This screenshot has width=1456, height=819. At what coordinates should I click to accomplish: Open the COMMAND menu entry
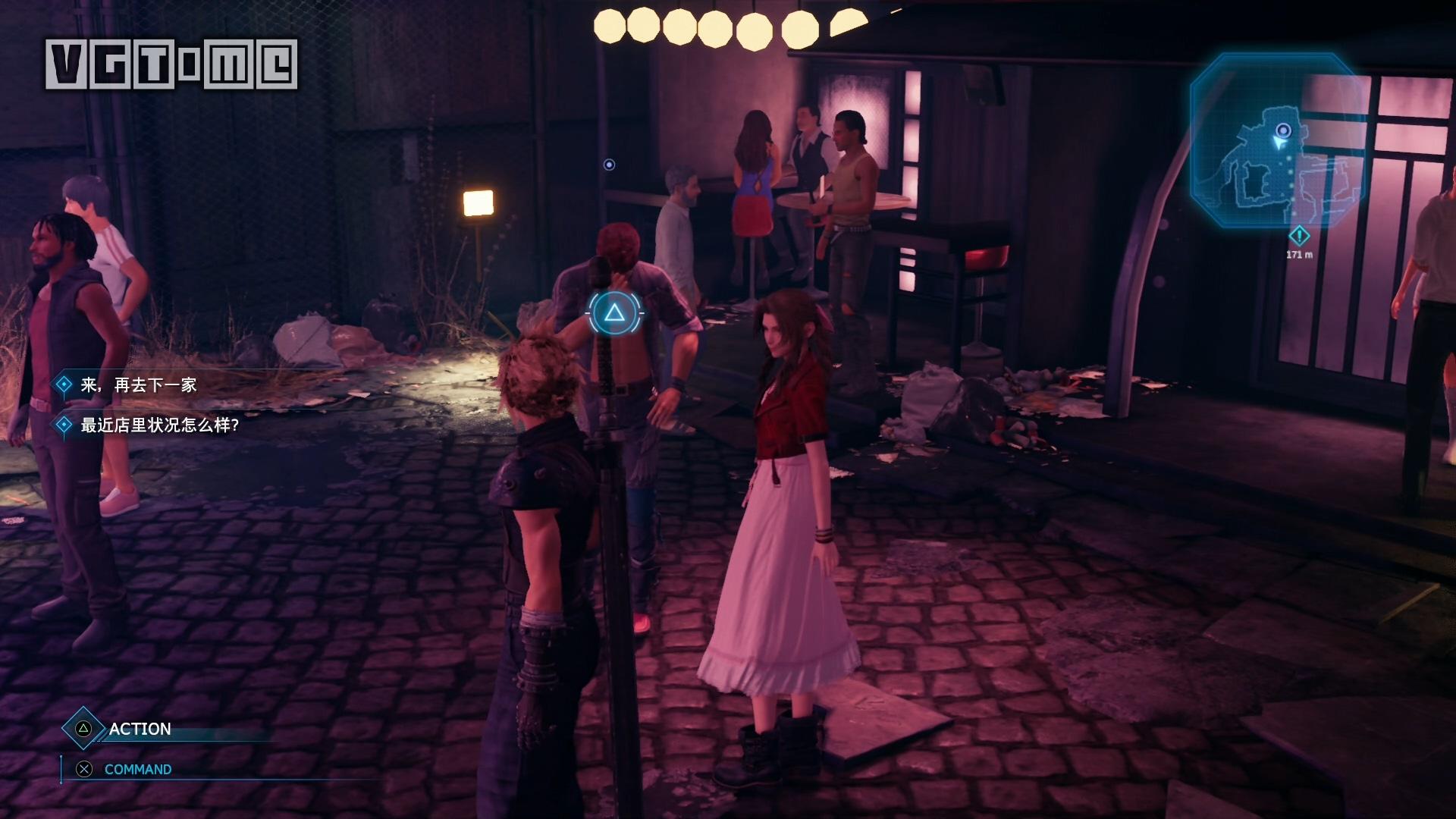(137, 769)
